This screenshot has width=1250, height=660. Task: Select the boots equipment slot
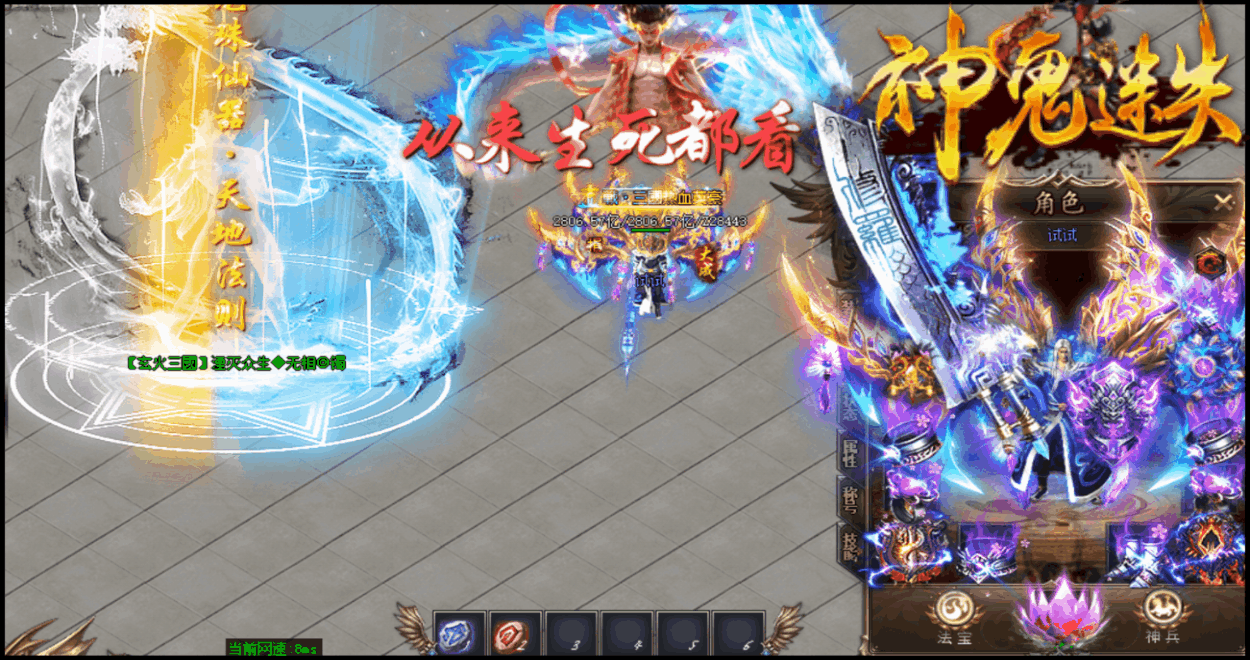[1138, 550]
